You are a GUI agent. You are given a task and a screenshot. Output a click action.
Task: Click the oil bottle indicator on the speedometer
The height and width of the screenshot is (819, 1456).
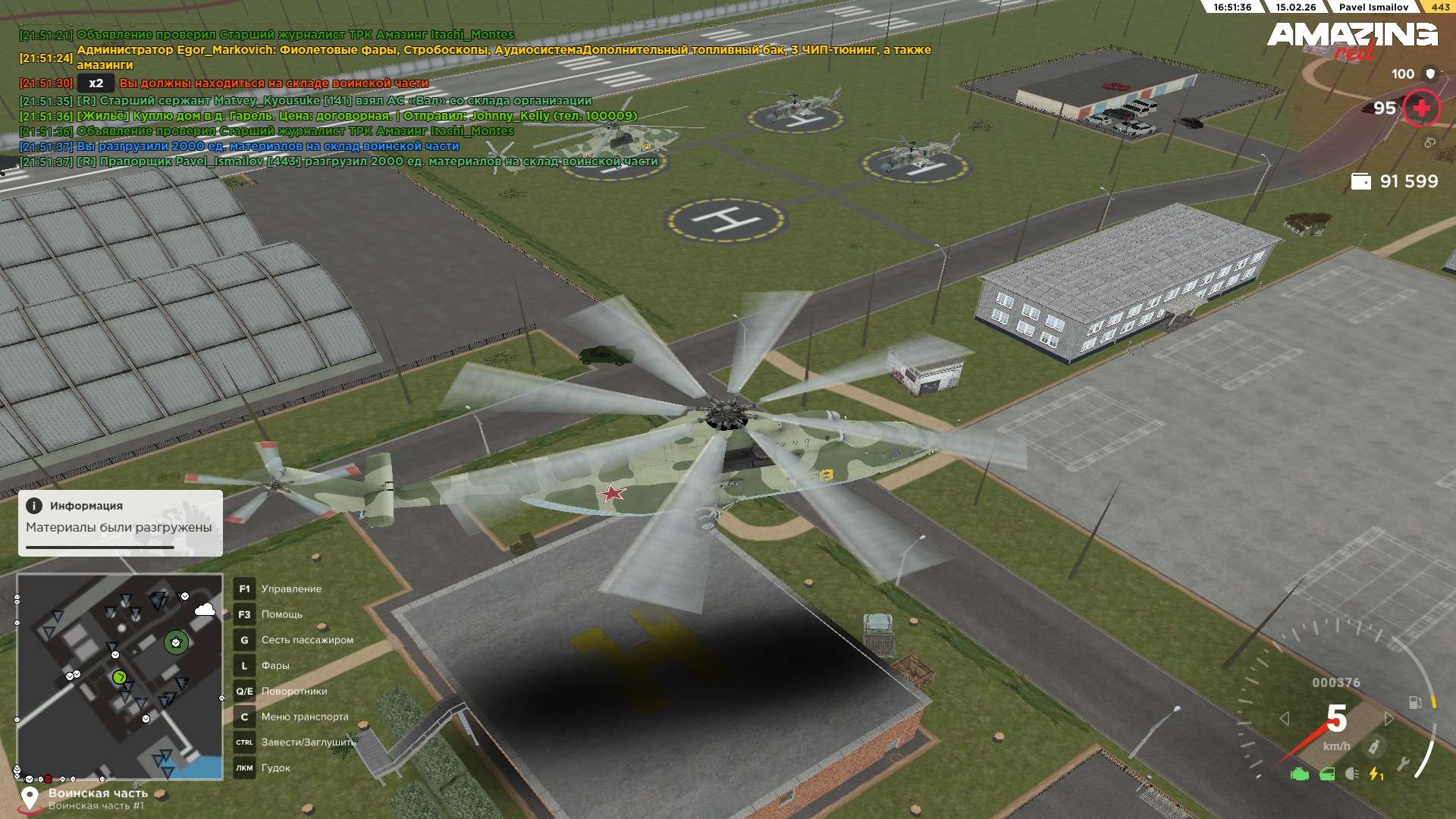(x=1373, y=747)
